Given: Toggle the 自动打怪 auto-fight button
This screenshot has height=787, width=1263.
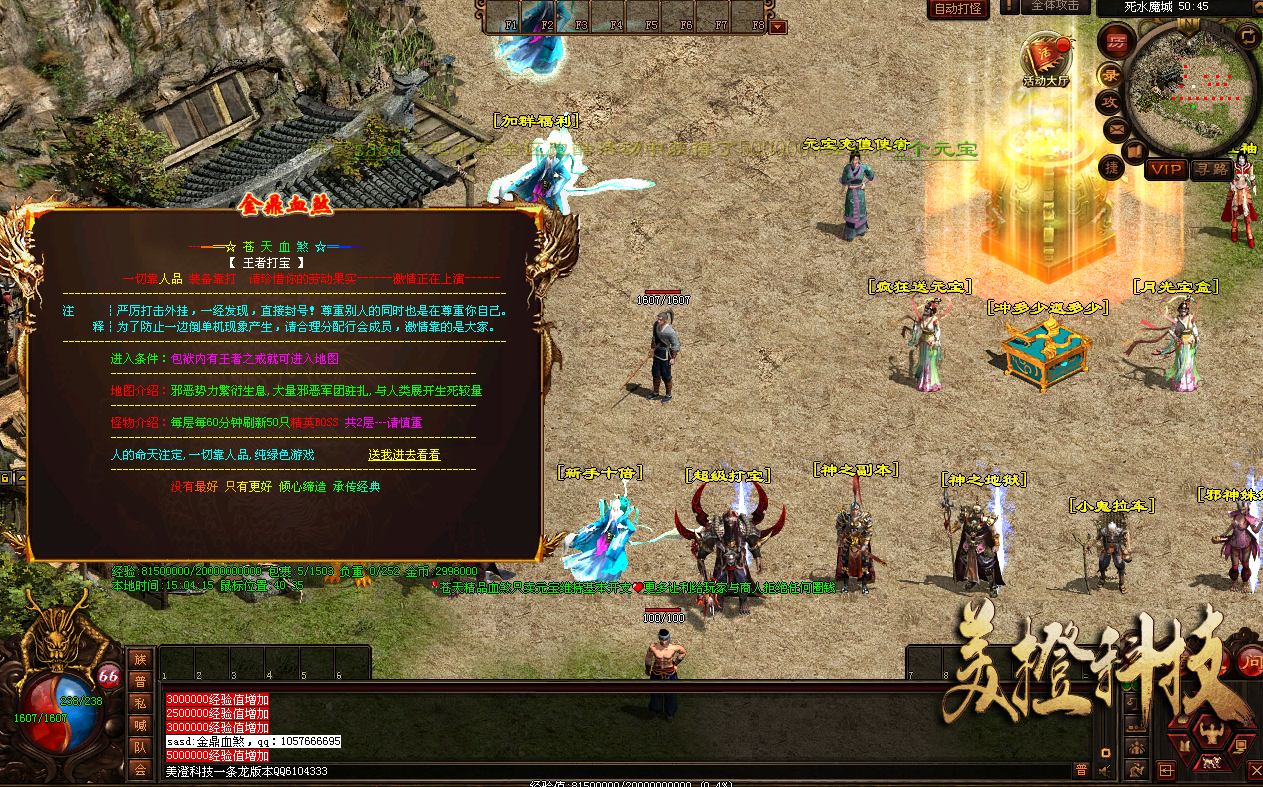Looking at the screenshot, I should pyautogui.click(x=957, y=9).
